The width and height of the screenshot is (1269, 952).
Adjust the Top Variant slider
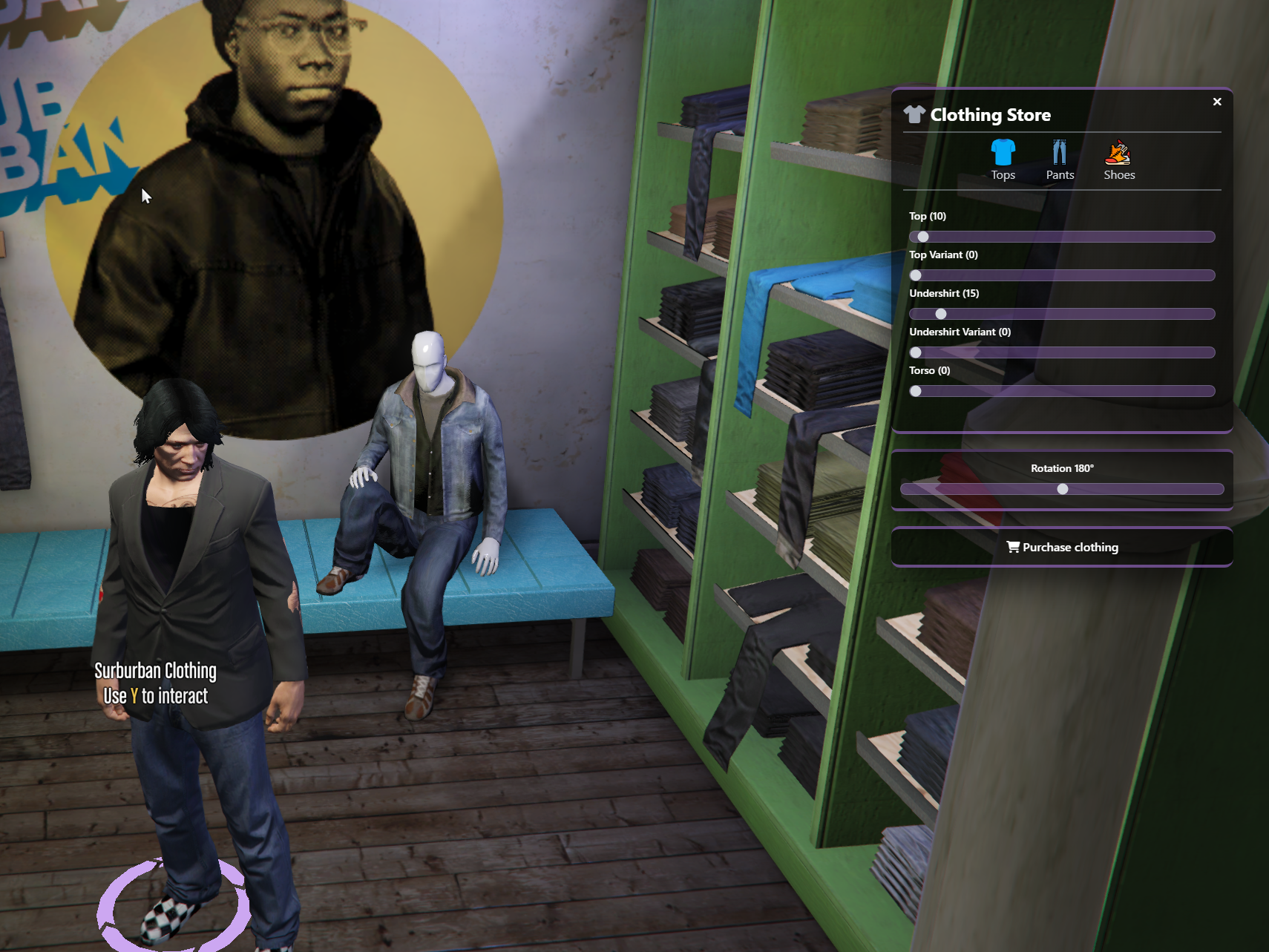pos(1062,275)
